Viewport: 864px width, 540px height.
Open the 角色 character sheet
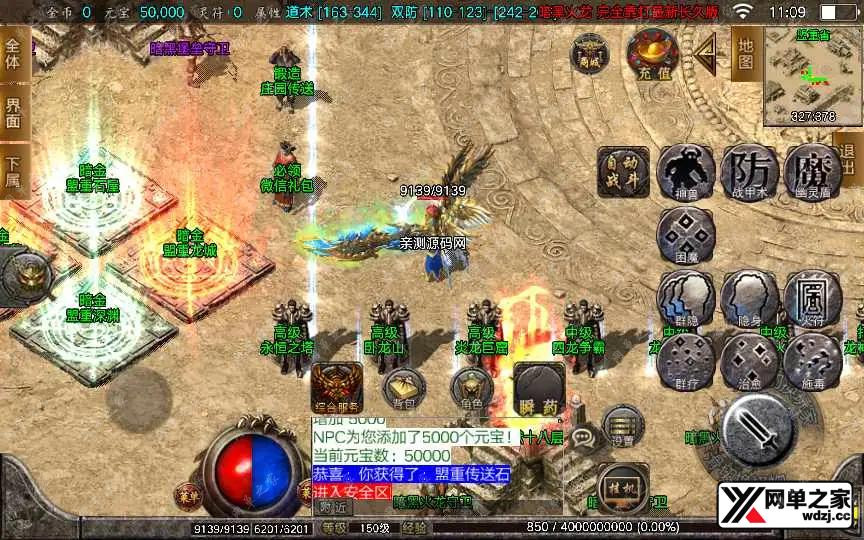[x=470, y=387]
